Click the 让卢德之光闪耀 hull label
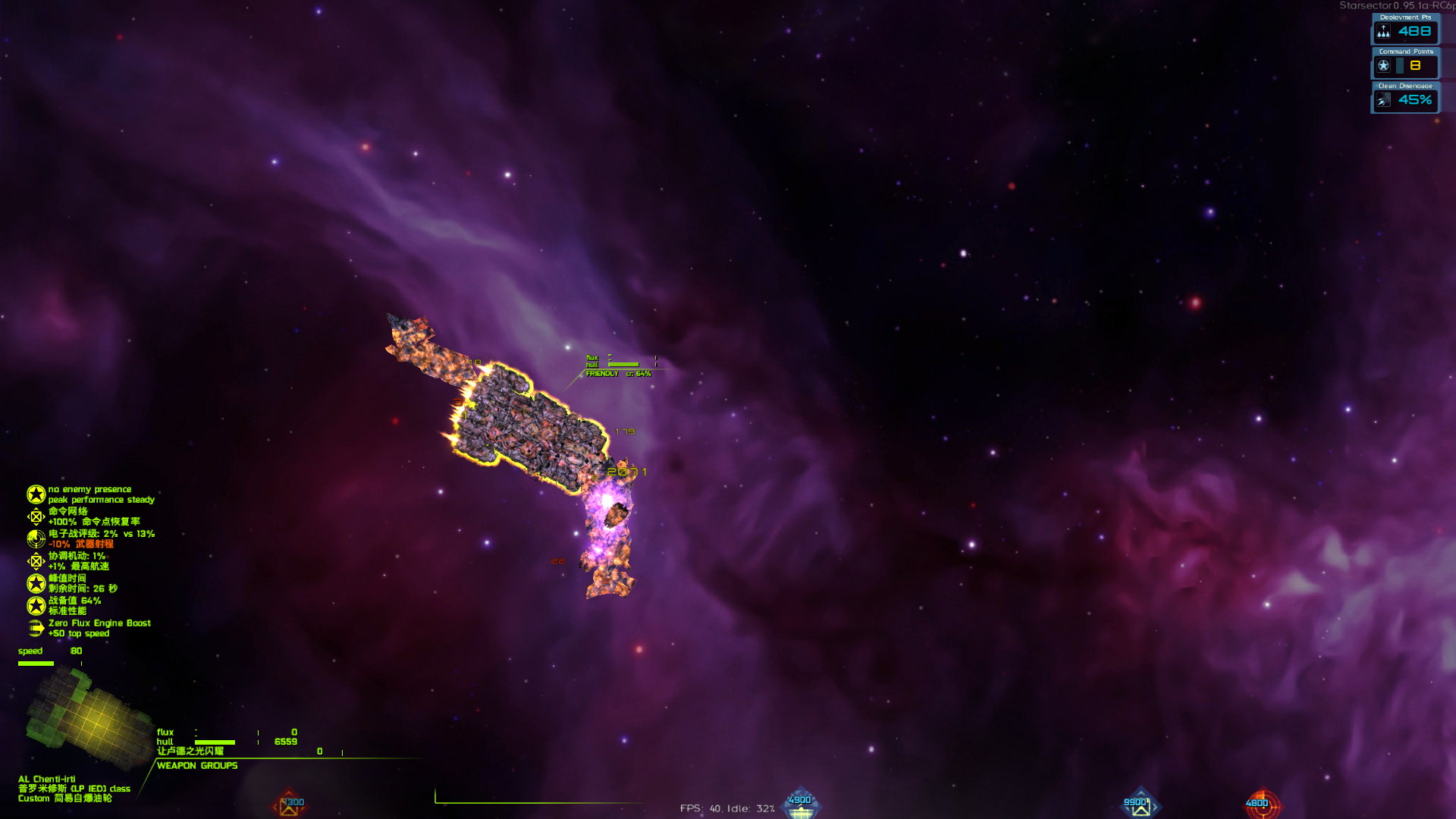Screen dimensions: 1456x819 tap(190, 752)
